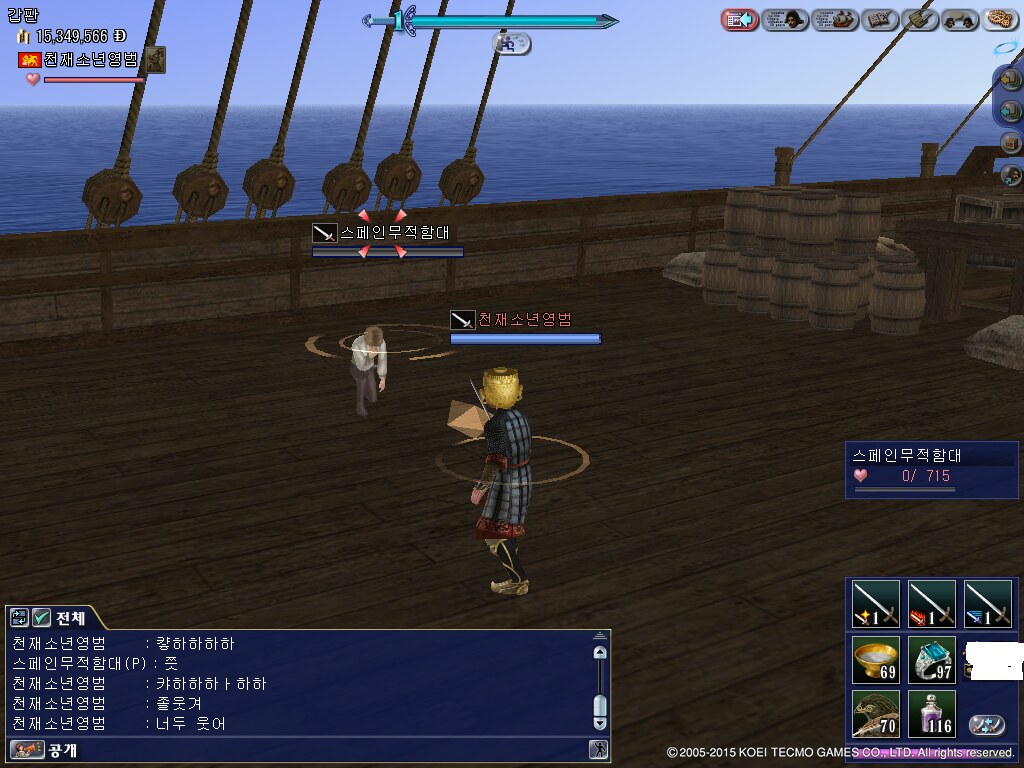
Task: Use the sparkle sword technique slot
Action: tap(876, 605)
